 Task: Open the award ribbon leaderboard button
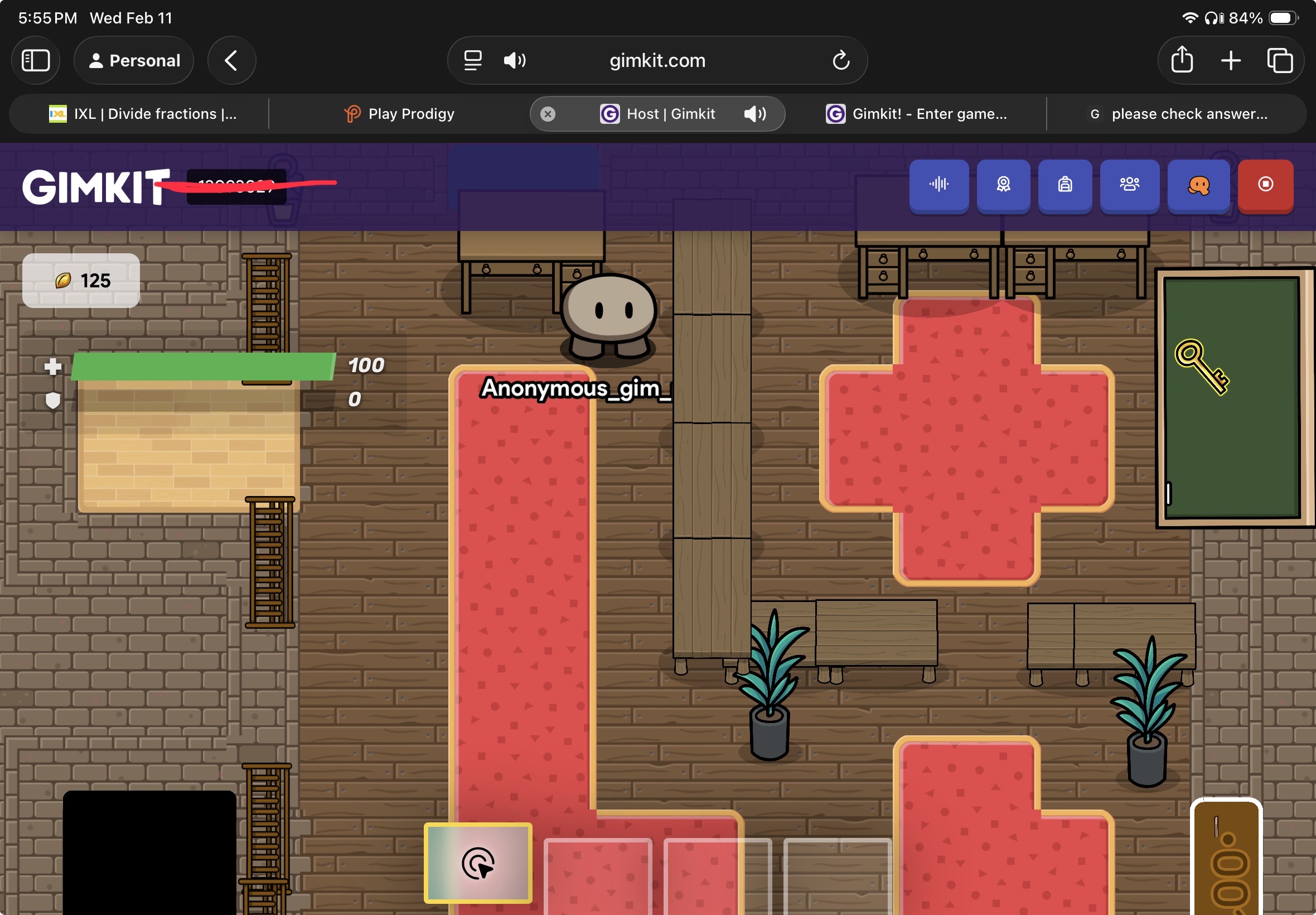pyautogui.click(x=1003, y=185)
